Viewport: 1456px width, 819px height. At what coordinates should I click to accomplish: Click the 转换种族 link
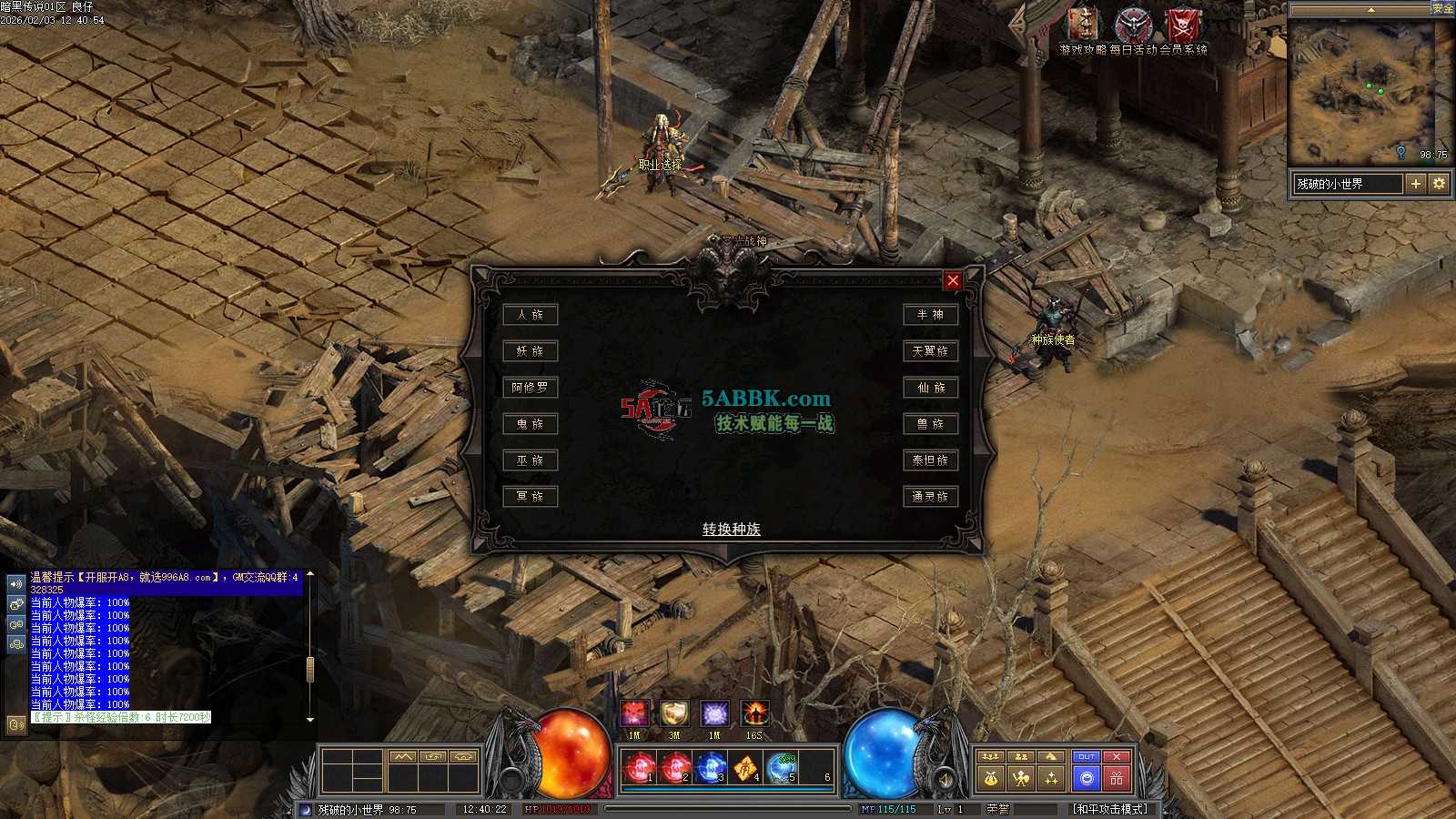click(x=731, y=529)
